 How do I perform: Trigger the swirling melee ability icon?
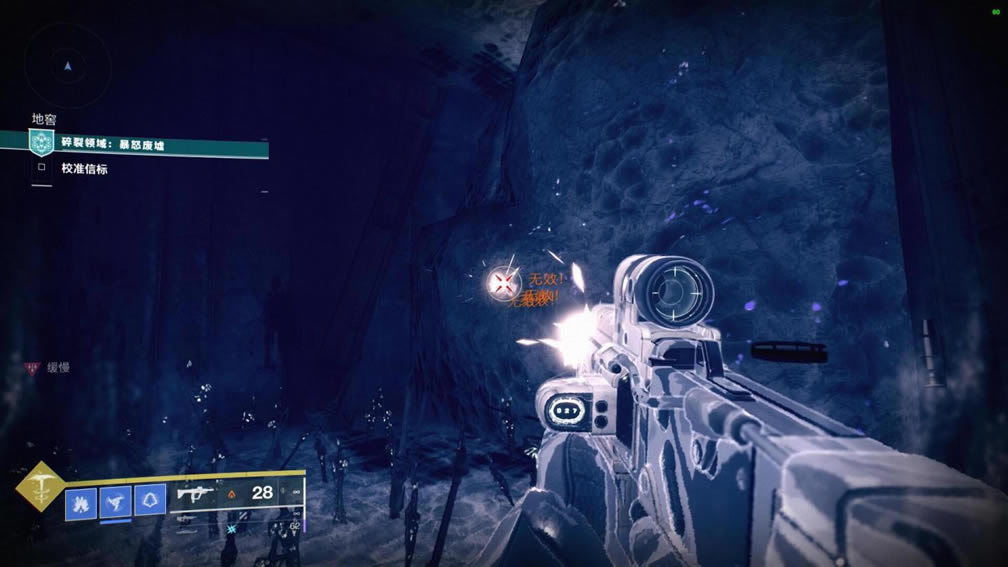115,501
